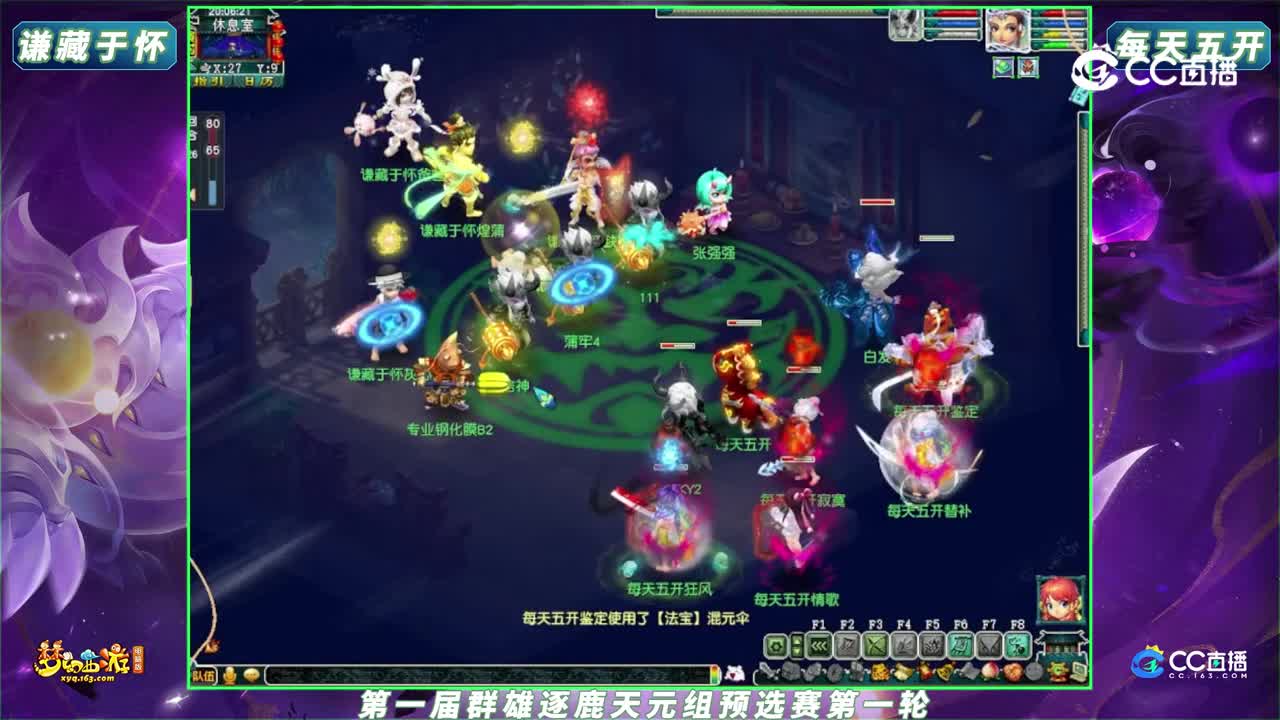Open the emoji picker beside the chat input
The height and width of the screenshot is (720, 1280).
pos(251,674)
